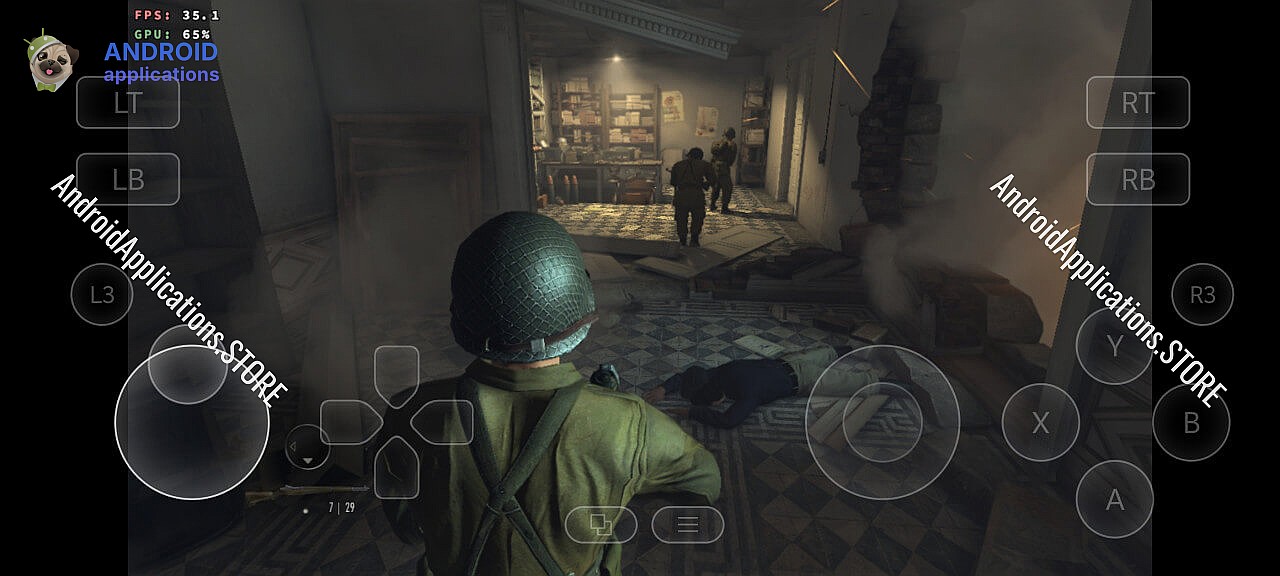The image size is (1280, 576).
Task: Tap the B face button
Action: coord(1191,422)
